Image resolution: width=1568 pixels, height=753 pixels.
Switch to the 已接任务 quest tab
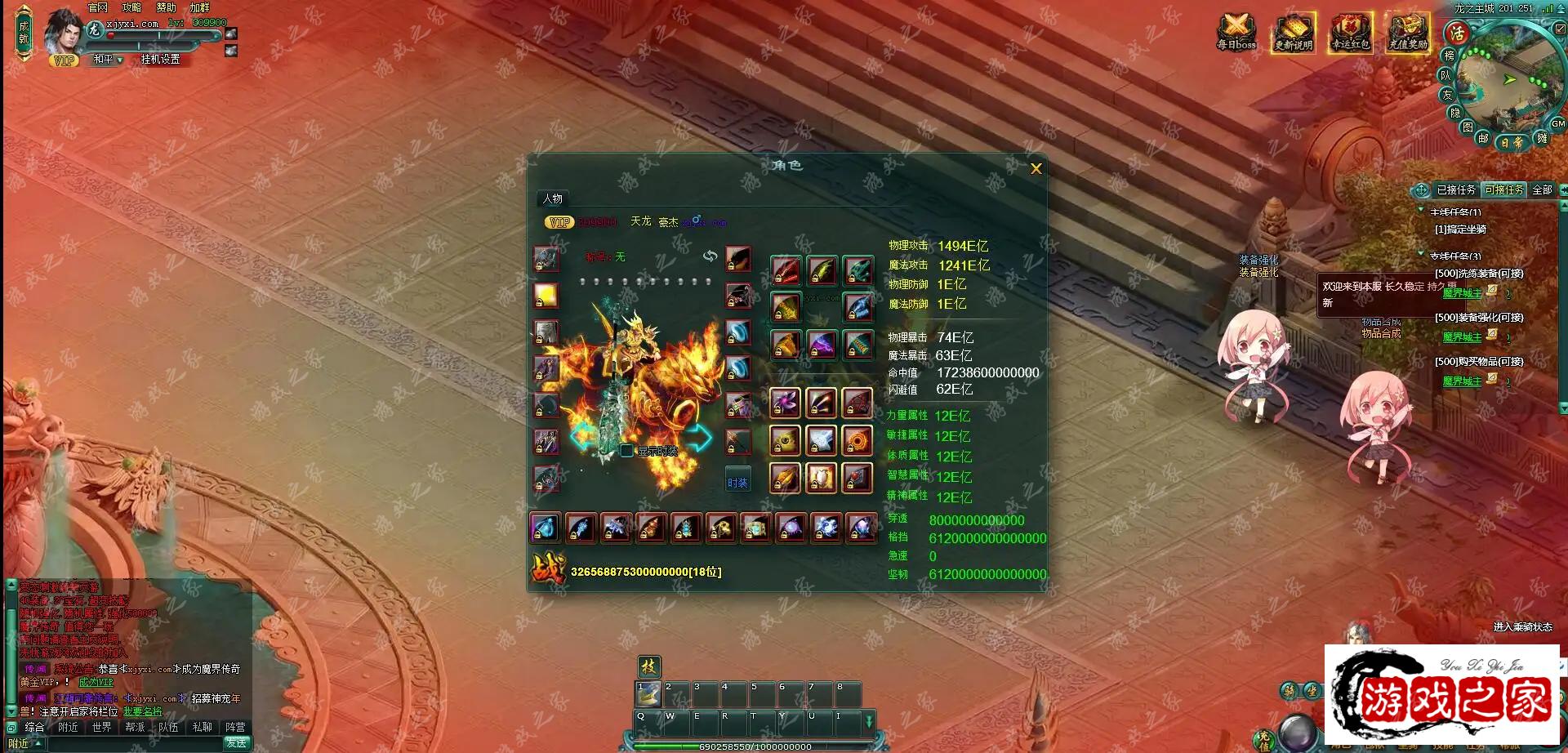pos(1455,189)
